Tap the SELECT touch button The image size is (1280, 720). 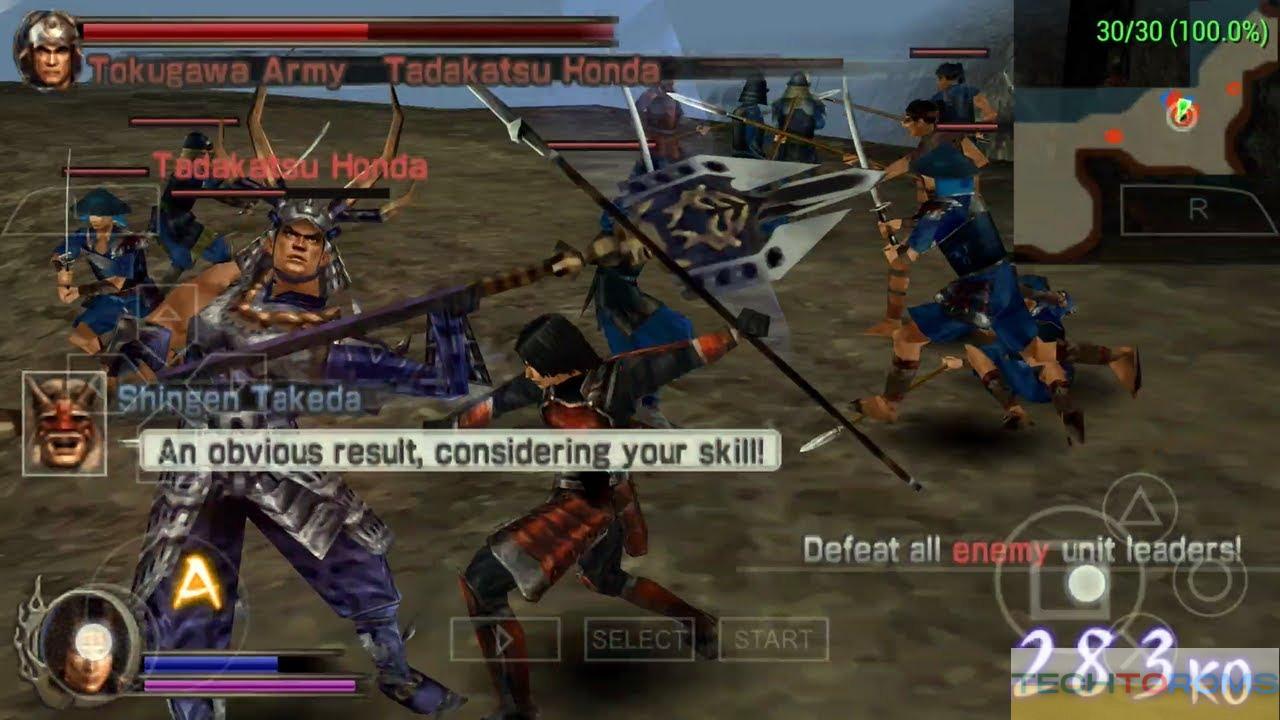[x=639, y=639]
